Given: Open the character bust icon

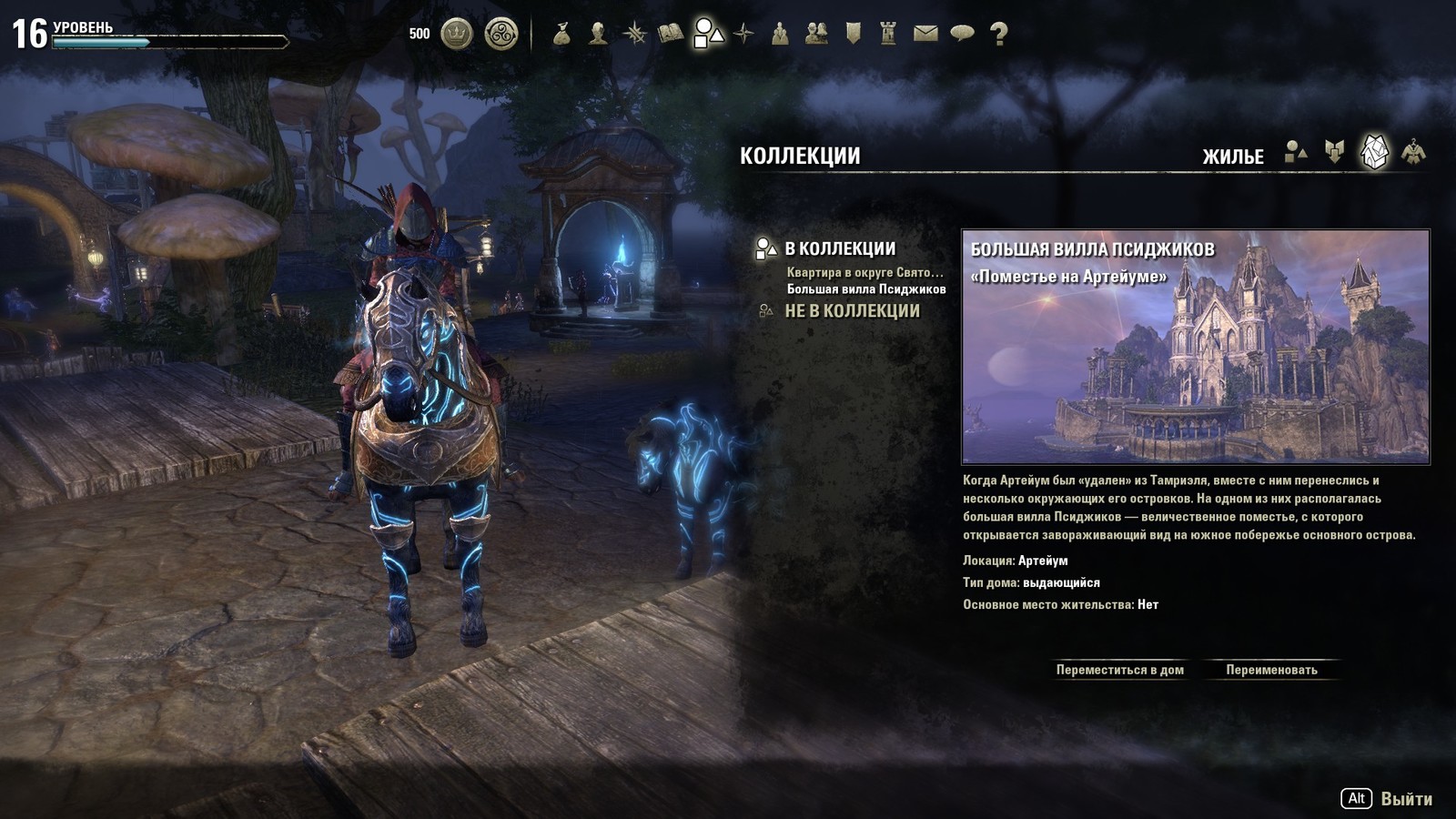Looking at the screenshot, I should pyautogui.click(x=598, y=35).
